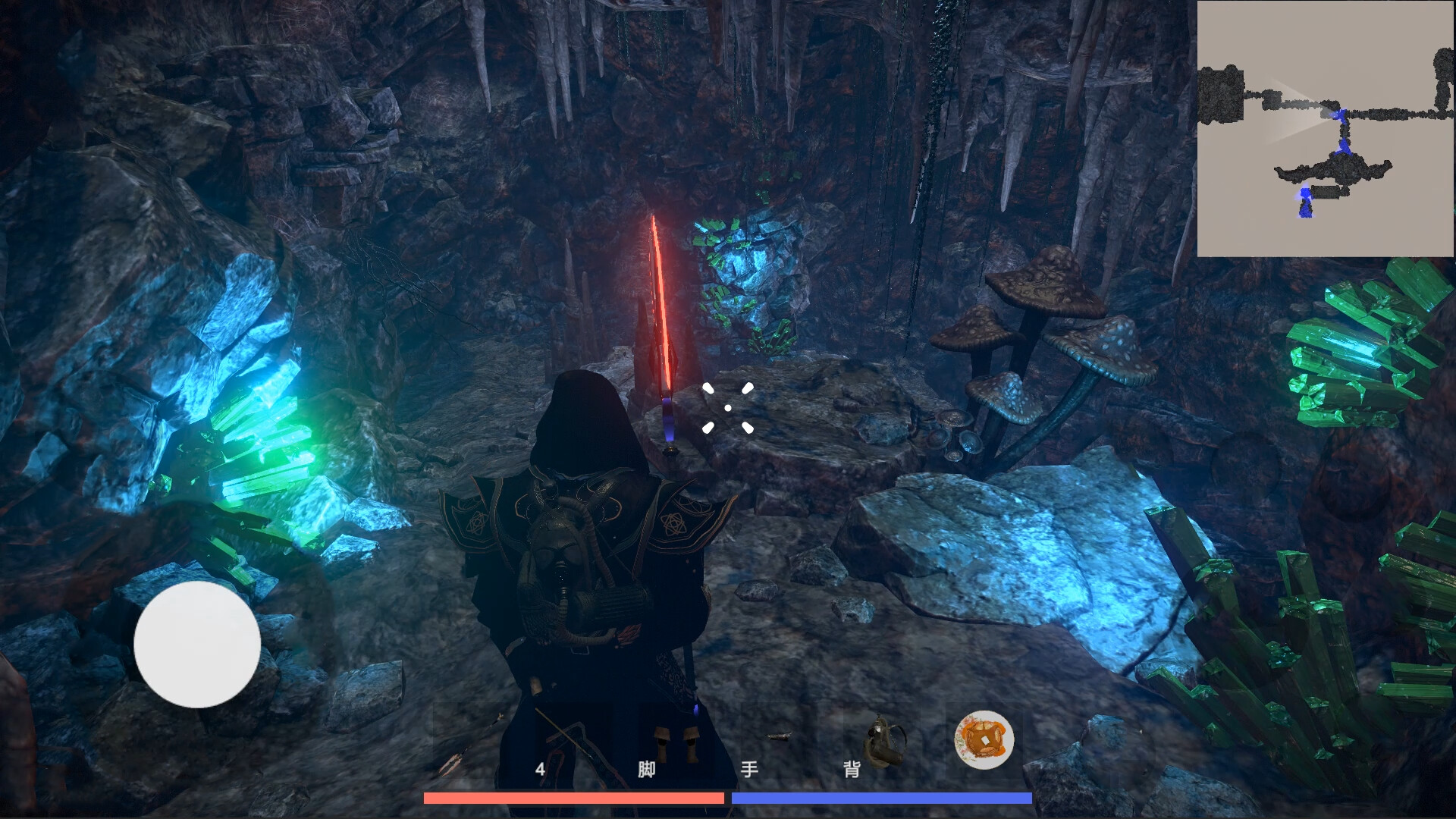Open the minimap panel in the top right
This screenshot has height=819, width=1456.
[1326, 129]
